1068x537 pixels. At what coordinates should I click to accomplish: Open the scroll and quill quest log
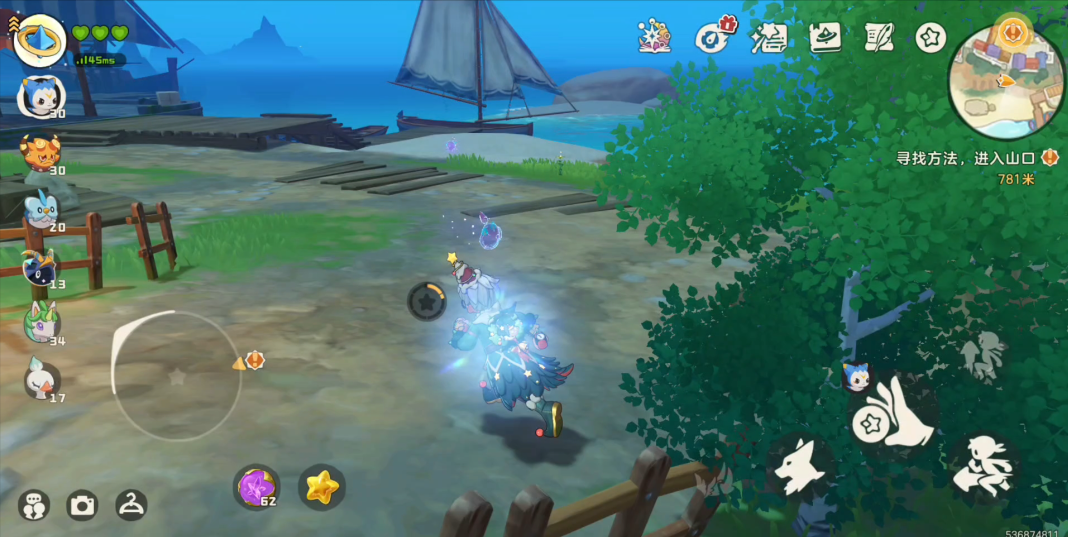coord(879,38)
